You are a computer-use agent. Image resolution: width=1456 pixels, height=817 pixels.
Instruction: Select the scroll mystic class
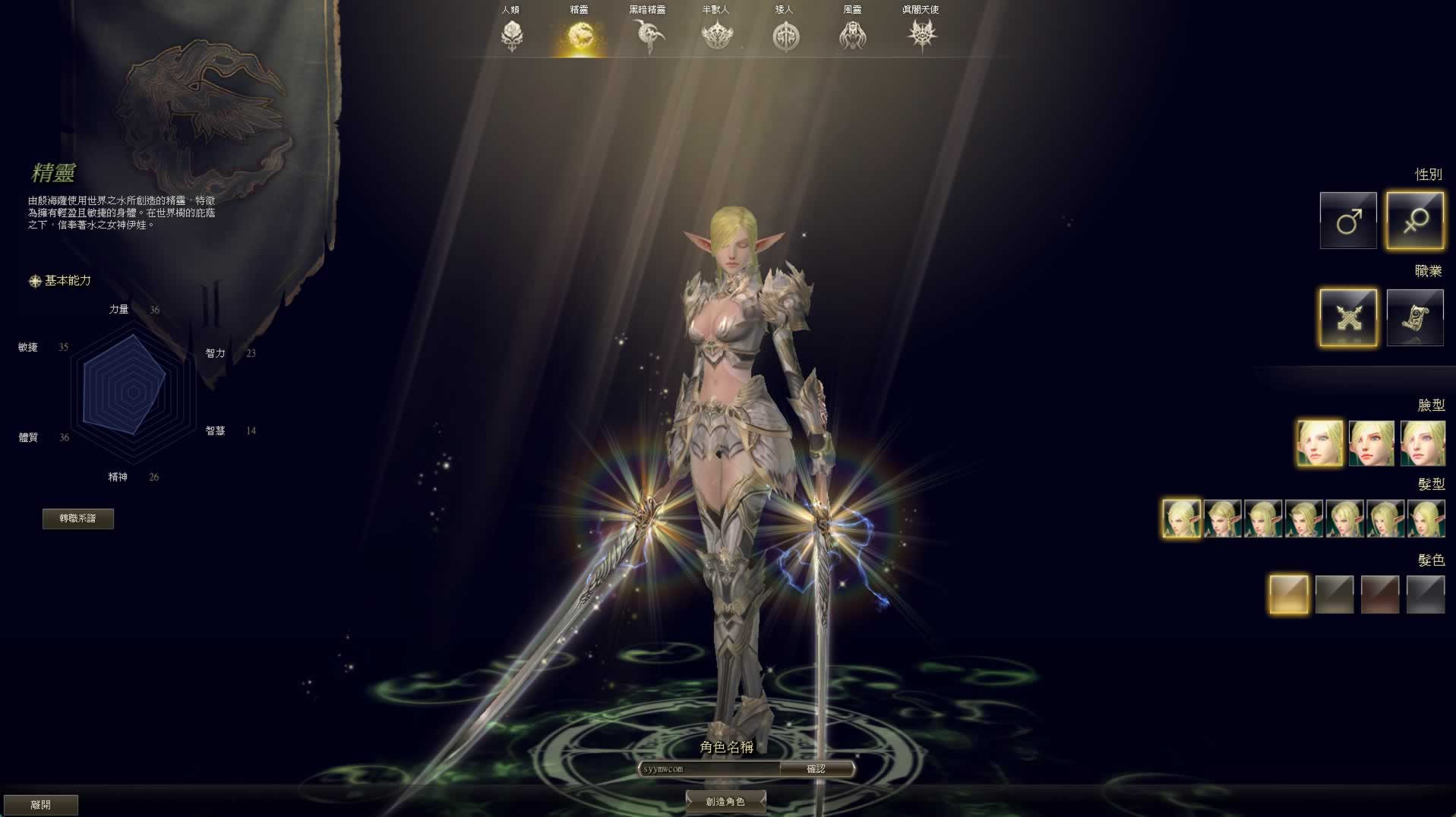pyautogui.click(x=1414, y=317)
